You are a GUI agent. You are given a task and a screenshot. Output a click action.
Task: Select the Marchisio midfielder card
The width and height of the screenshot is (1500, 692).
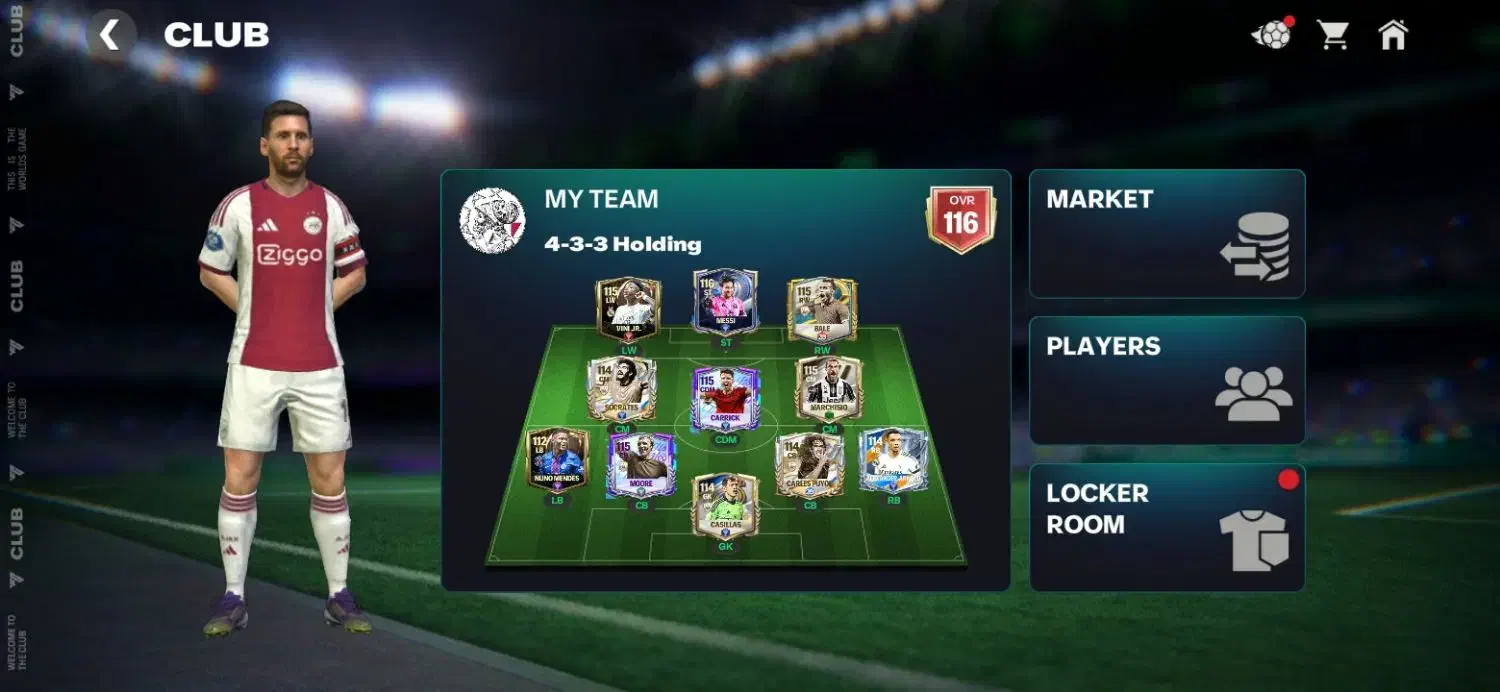point(829,389)
